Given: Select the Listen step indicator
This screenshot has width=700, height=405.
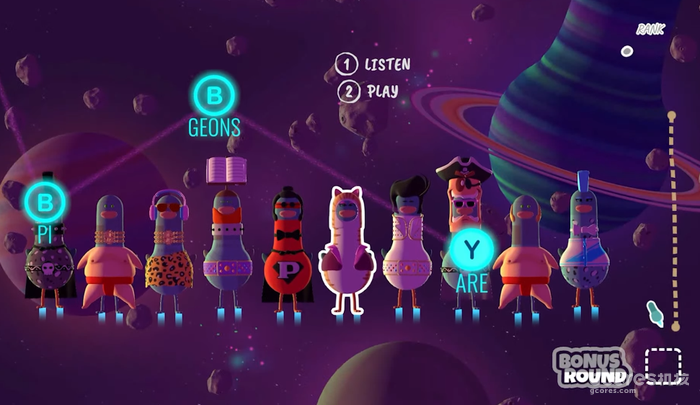Looking at the screenshot, I should click(x=373, y=65).
